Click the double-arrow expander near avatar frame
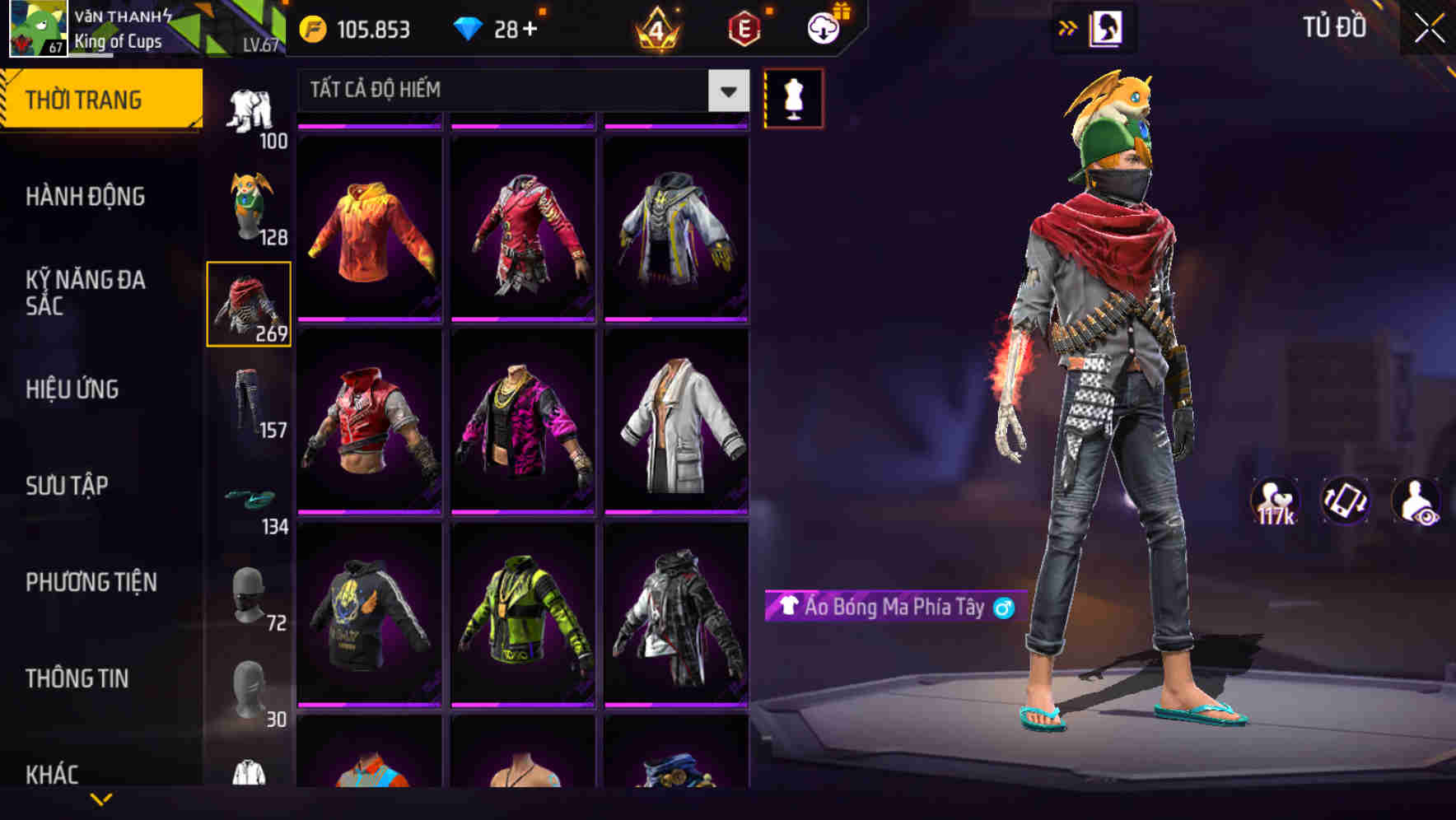This screenshot has height=820, width=1456. pos(1068,27)
